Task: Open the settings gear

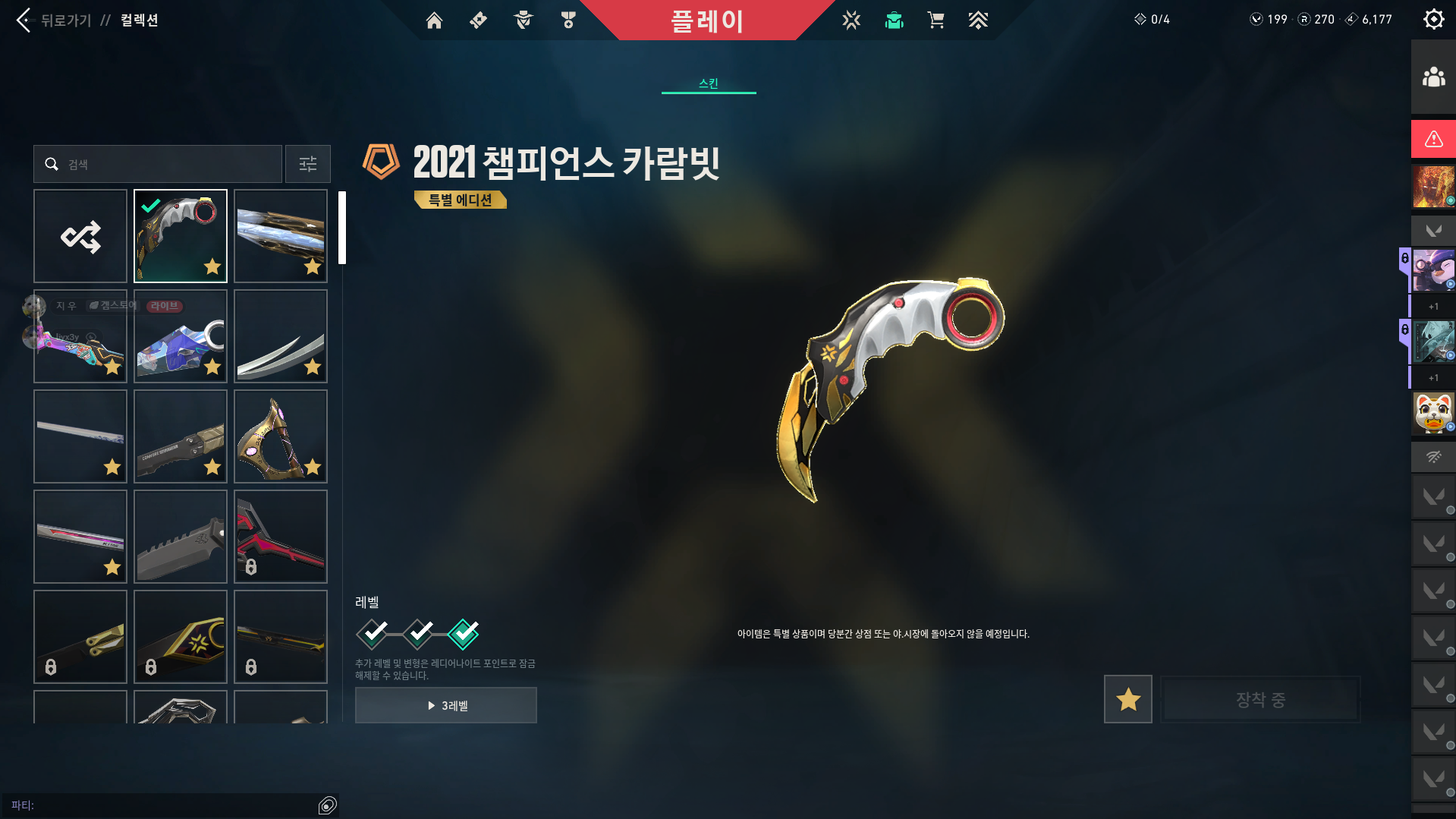Action: (x=1433, y=19)
